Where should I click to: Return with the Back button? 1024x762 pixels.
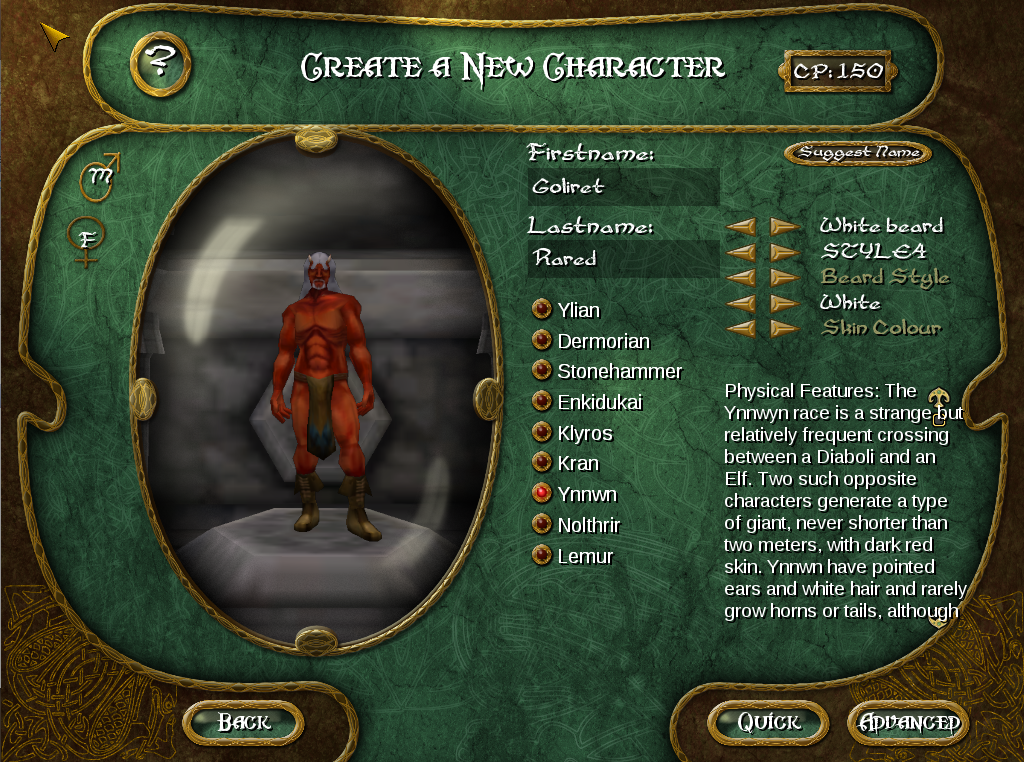[243, 722]
